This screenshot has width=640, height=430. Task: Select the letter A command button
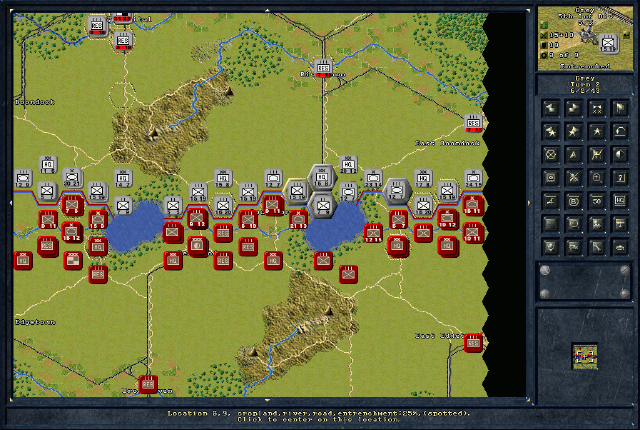(573, 153)
